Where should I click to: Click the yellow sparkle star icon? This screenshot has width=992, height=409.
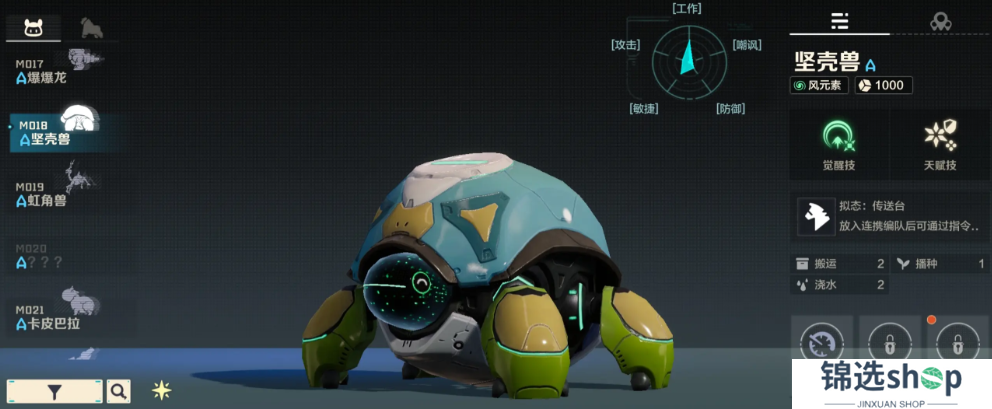(161, 390)
